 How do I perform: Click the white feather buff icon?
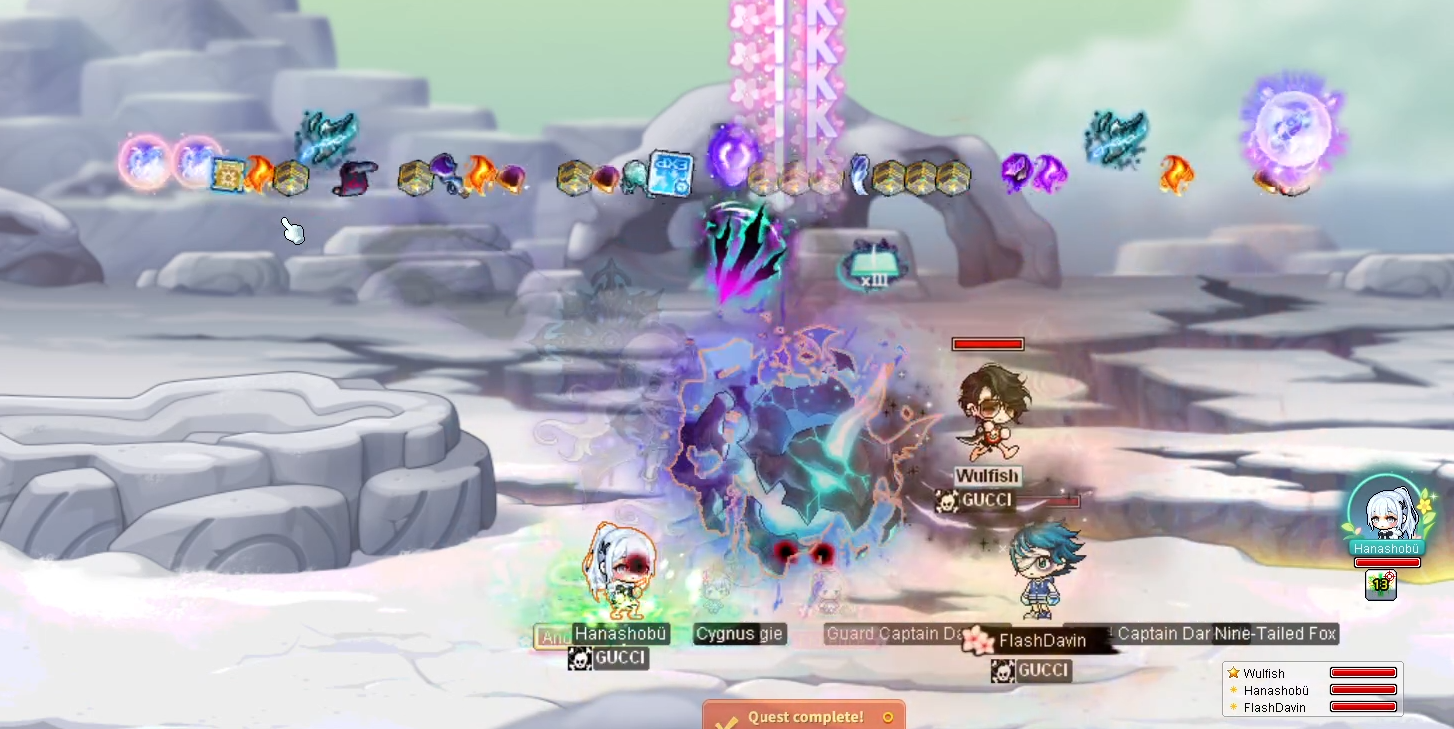click(858, 175)
